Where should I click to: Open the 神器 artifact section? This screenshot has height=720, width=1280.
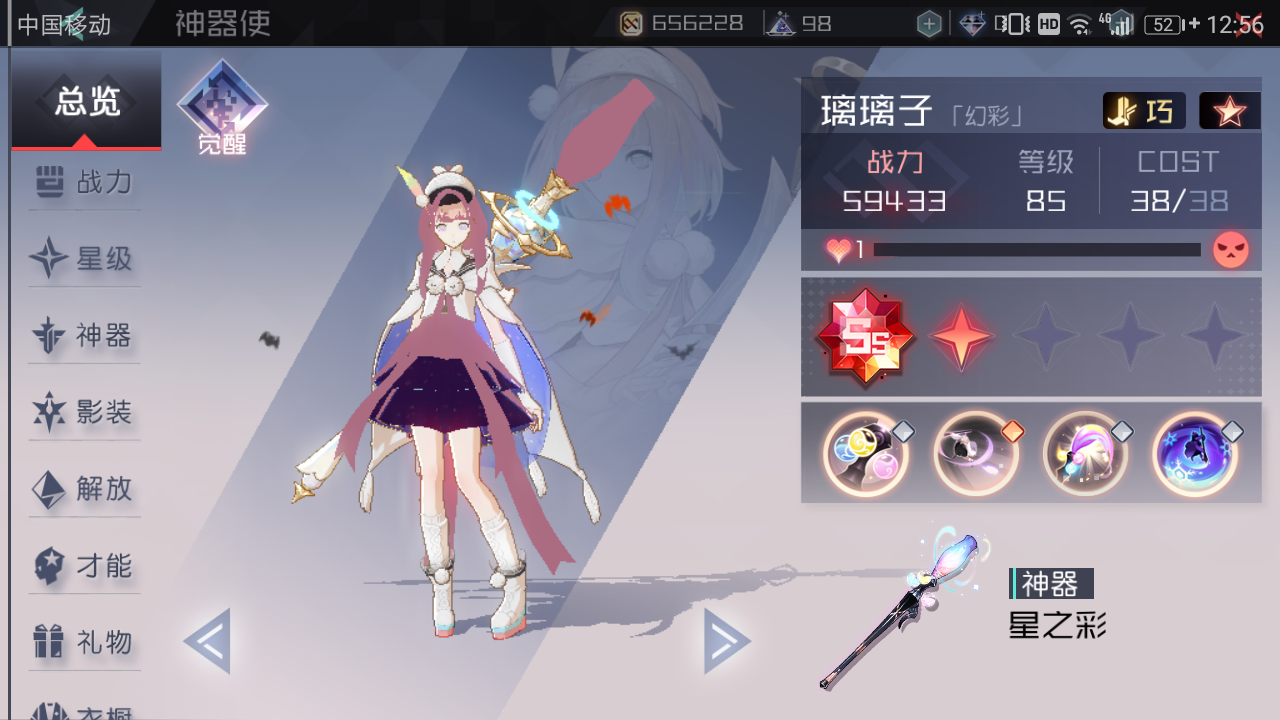pos(84,336)
